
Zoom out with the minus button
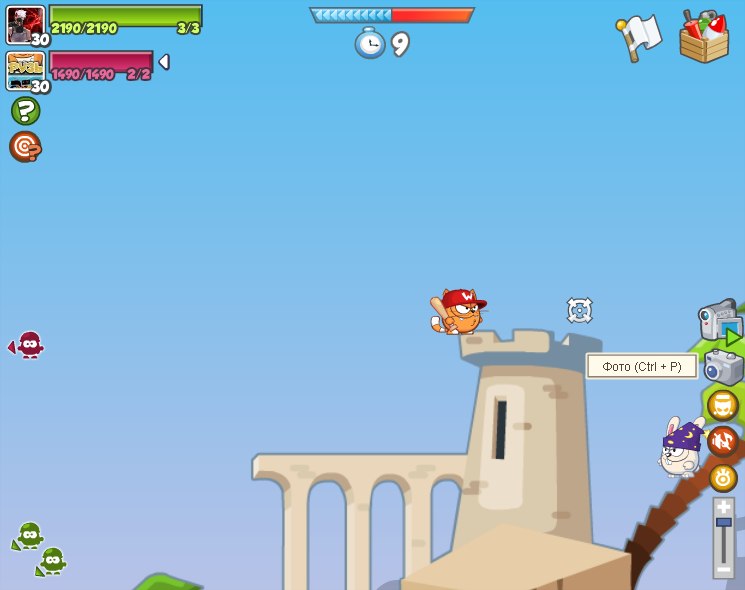tap(724, 569)
